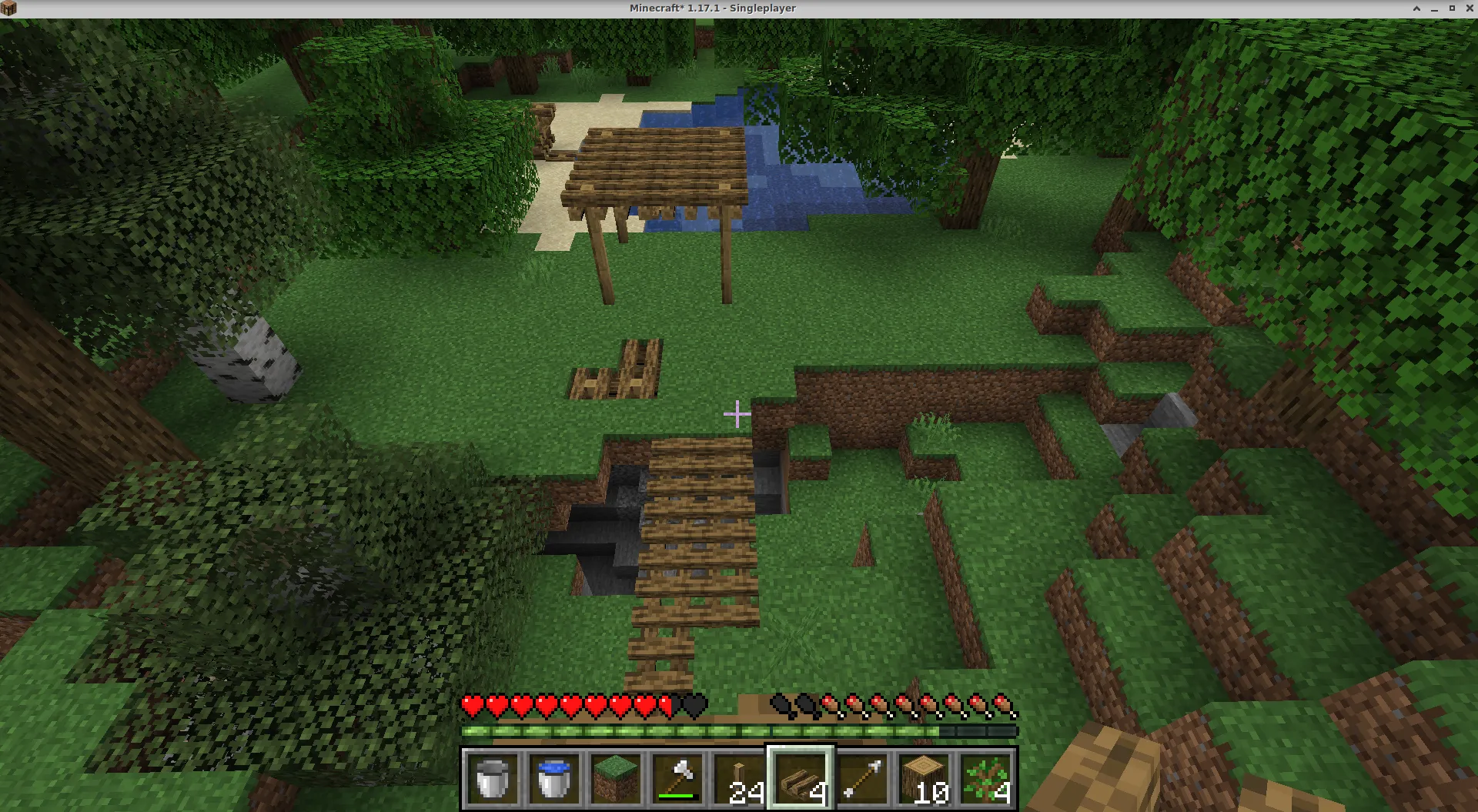The image size is (1478, 812).
Task: Select the stack of 24 sticks
Action: (x=737, y=779)
